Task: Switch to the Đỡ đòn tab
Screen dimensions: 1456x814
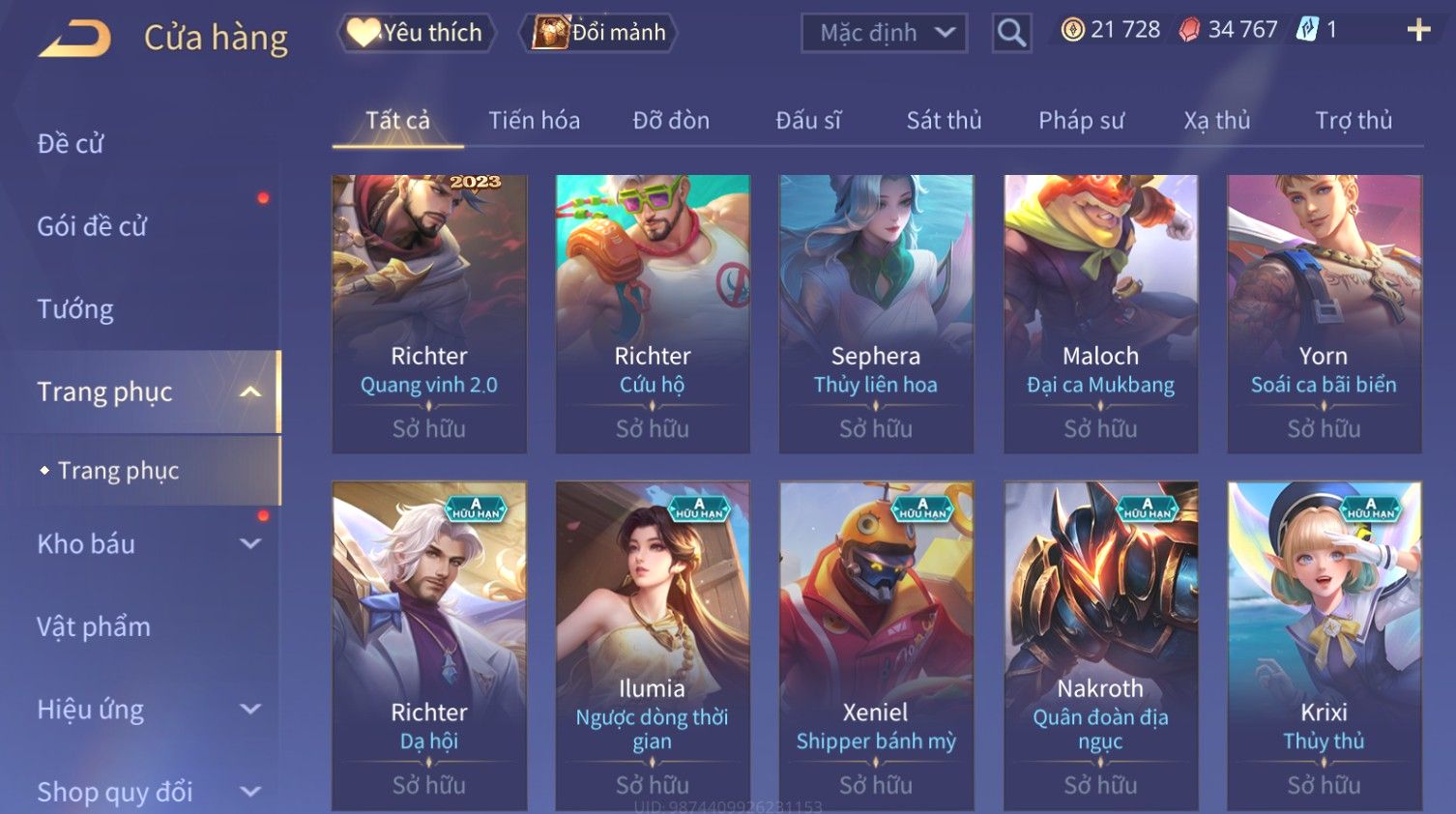Action: (671, 121)
